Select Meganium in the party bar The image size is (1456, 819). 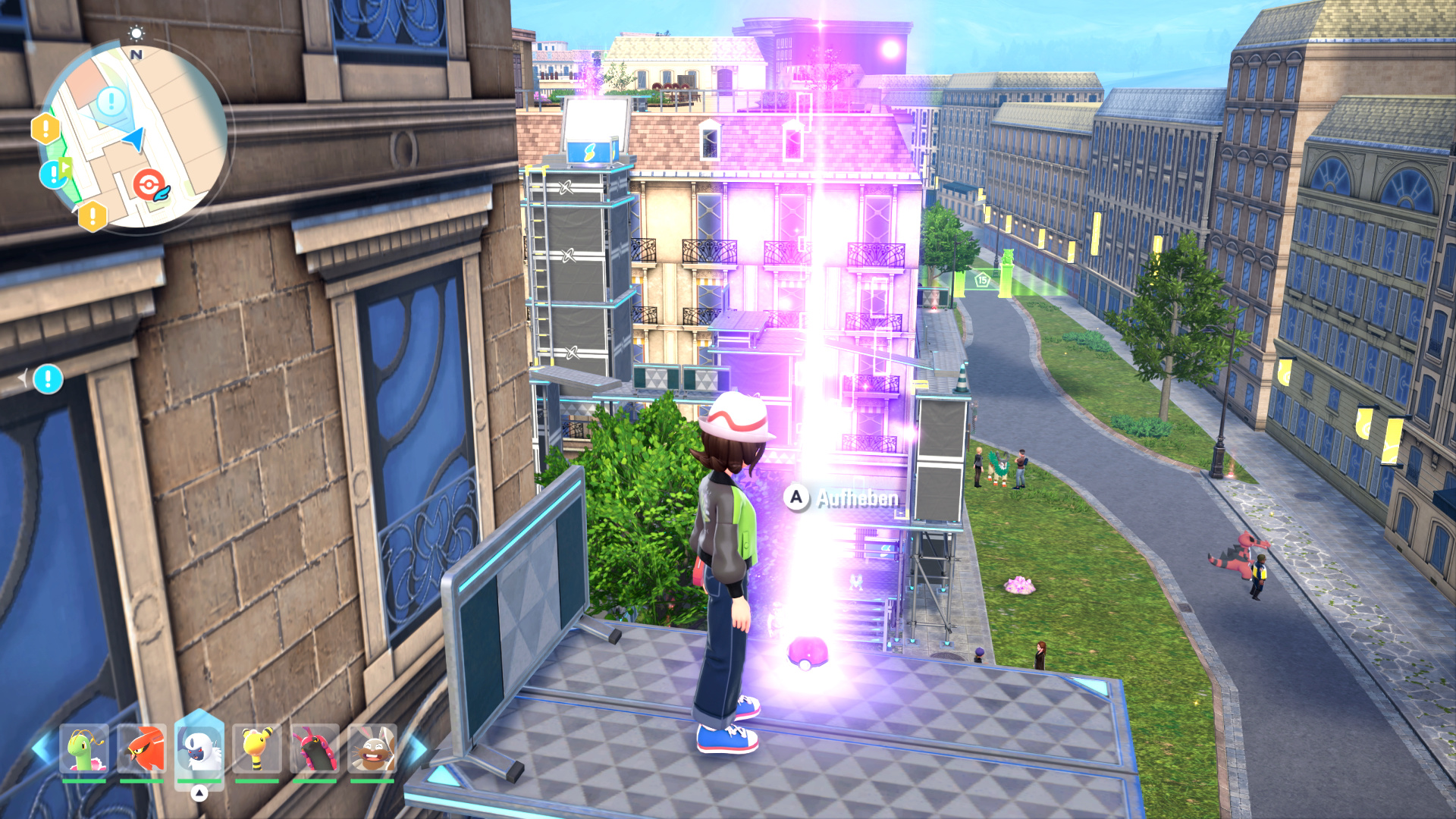click(x=84, y=749)
